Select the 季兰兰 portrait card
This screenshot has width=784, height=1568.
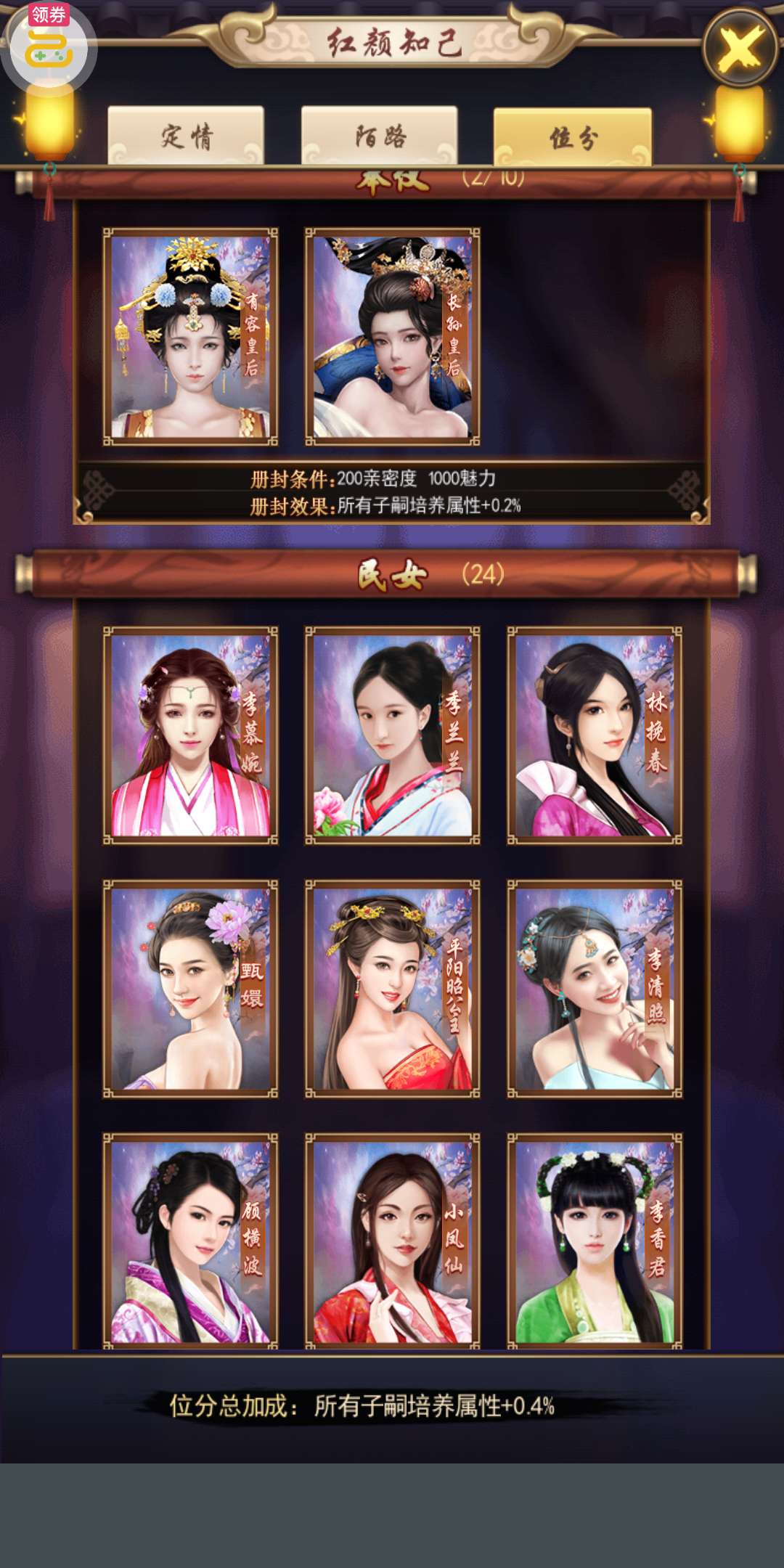pyautogui.click(x=392, y=735)
